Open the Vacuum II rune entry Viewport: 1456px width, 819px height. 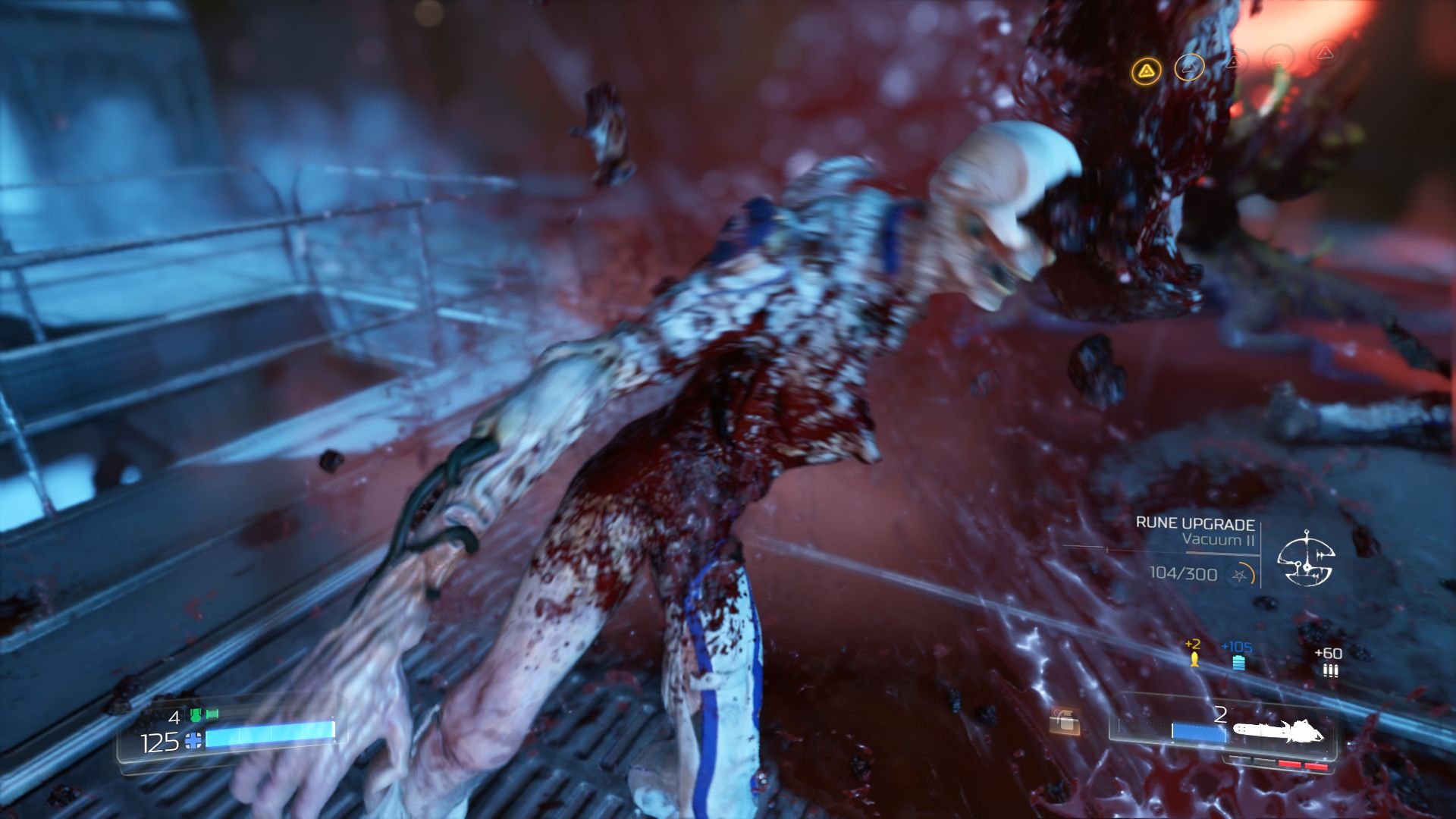click(1219, 541)
